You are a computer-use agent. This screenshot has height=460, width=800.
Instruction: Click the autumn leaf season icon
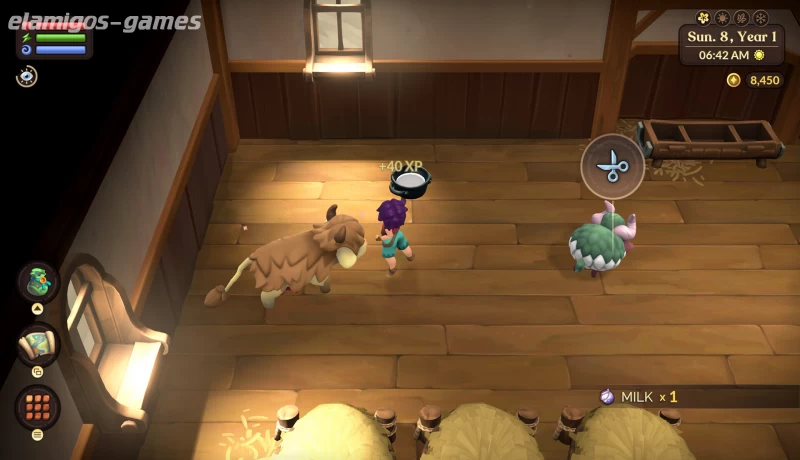(741, 18)
